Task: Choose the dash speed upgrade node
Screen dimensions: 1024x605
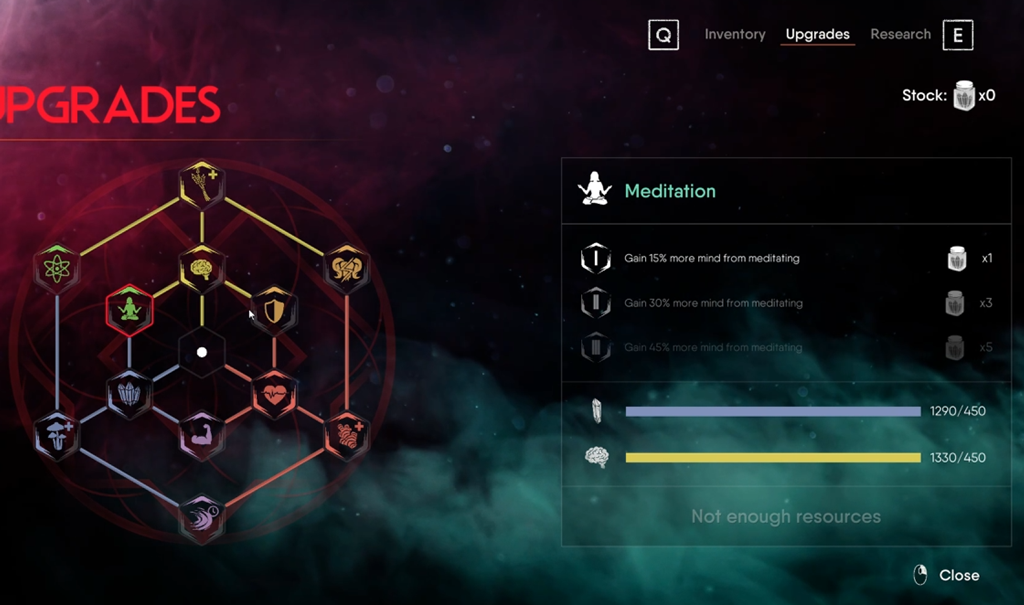Action: [x=202, y=518]
